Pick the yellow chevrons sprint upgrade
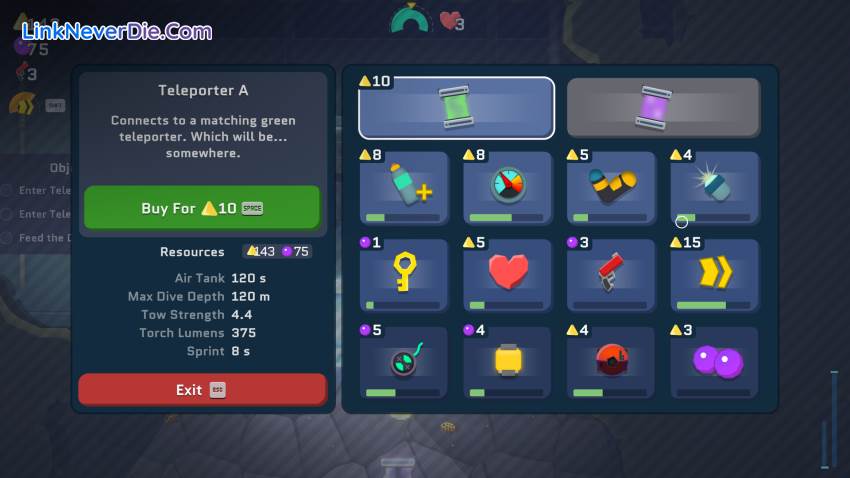Screen dimensions: 850x478 point(714,274)
